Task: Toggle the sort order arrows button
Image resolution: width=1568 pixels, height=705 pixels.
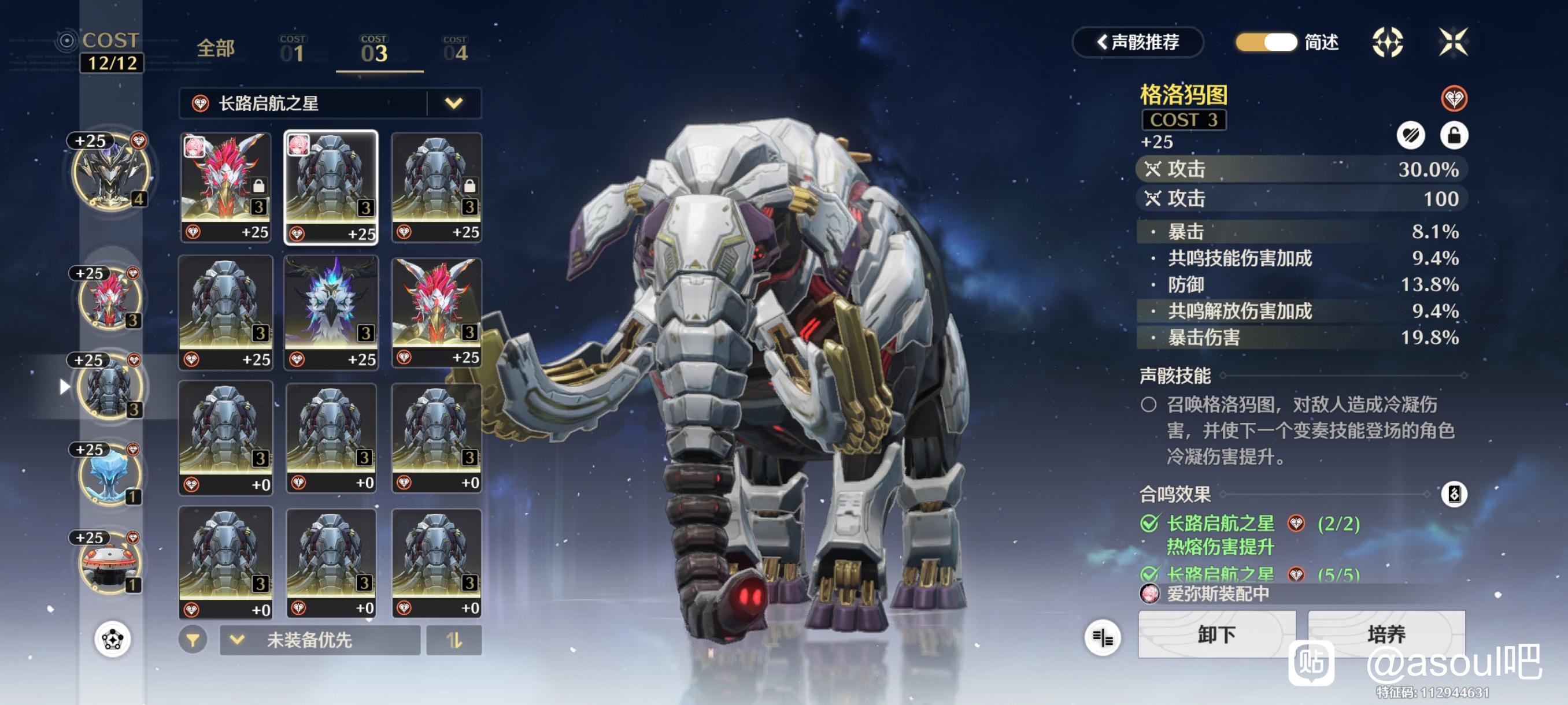Action: tap(453, 640)
